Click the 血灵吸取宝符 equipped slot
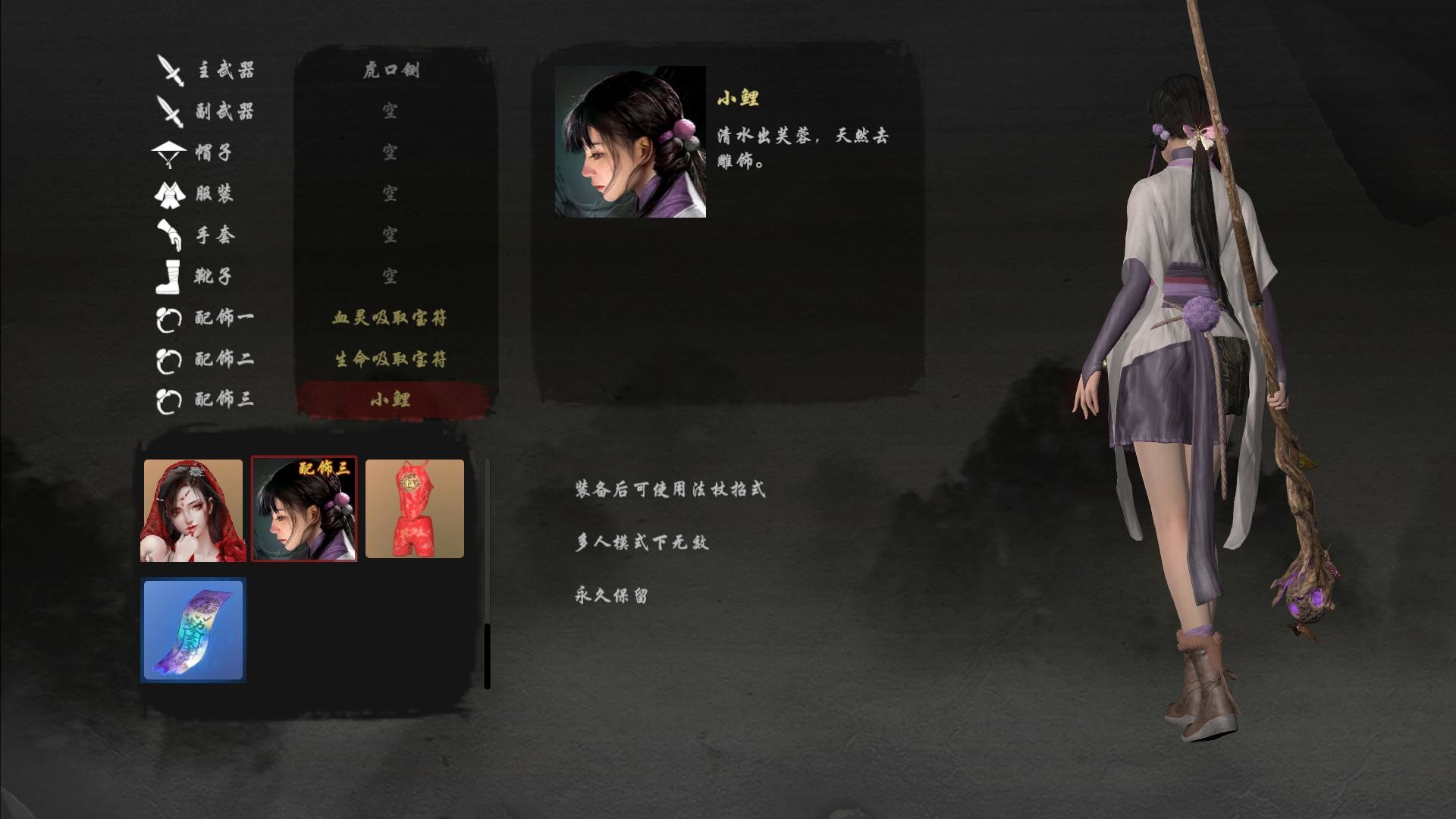1456x819 pixels. click(393, 319)
